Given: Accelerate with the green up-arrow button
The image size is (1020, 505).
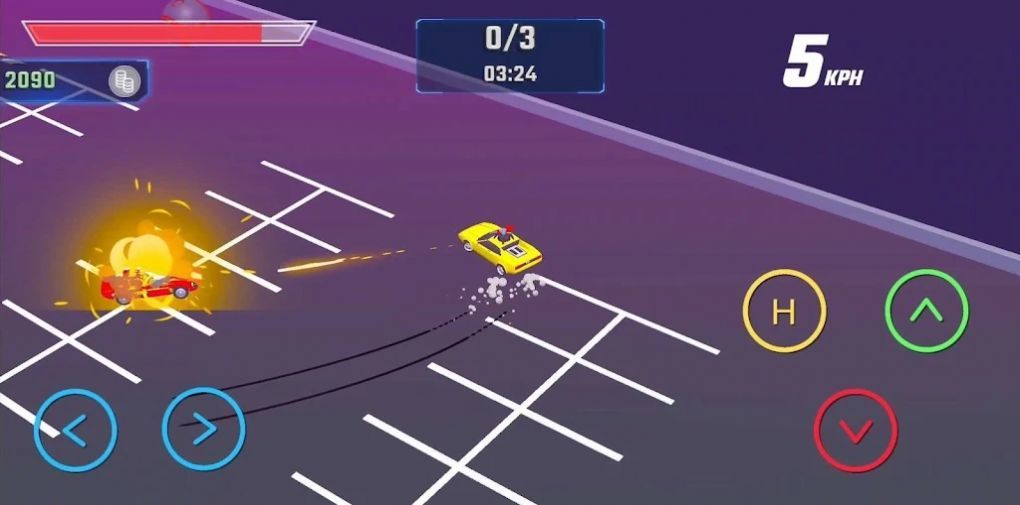Looking at the screenshot, I should pyautogui.click(x=927, y=311).
